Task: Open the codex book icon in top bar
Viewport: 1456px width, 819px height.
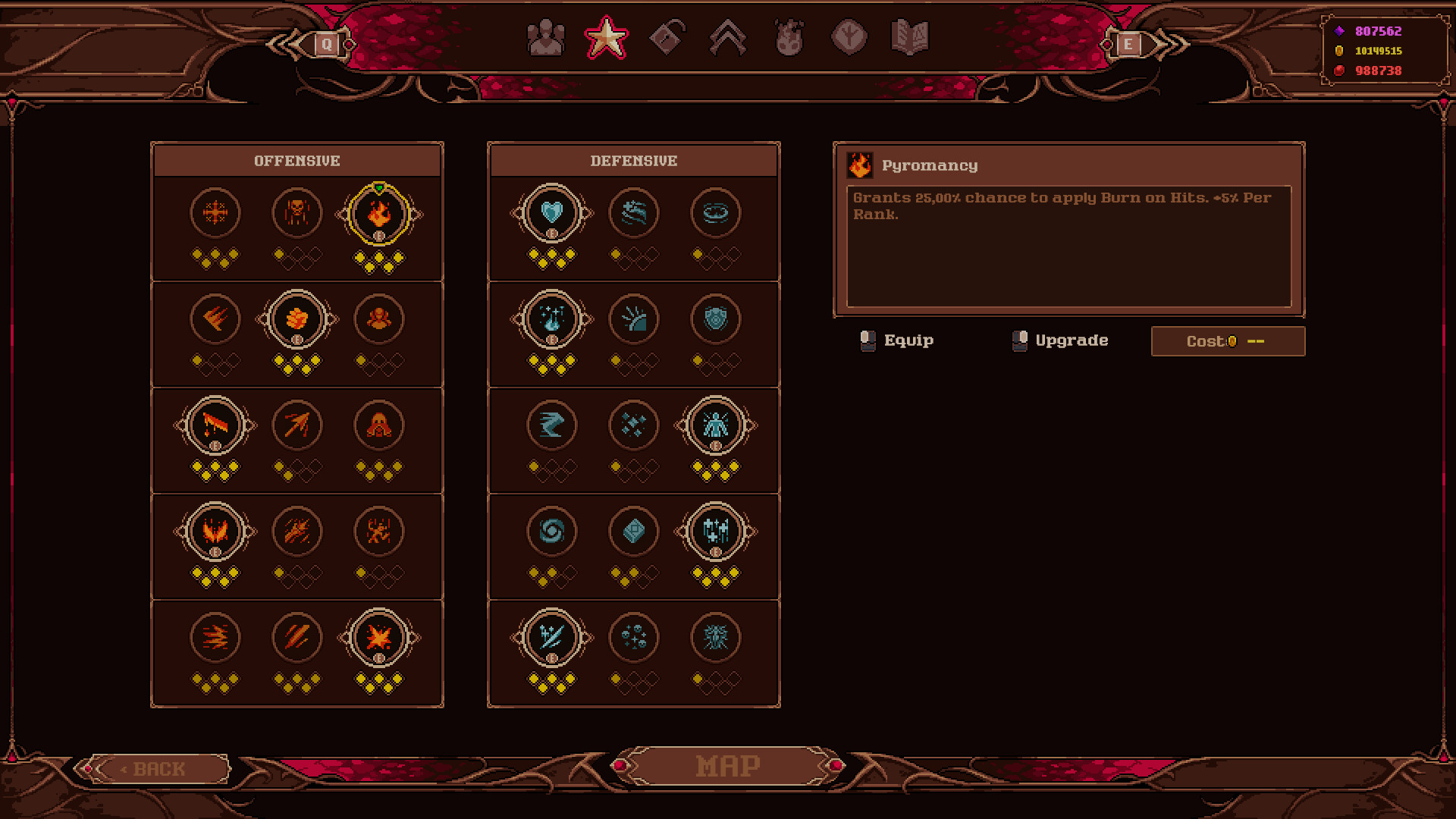Action: [908, 36]
